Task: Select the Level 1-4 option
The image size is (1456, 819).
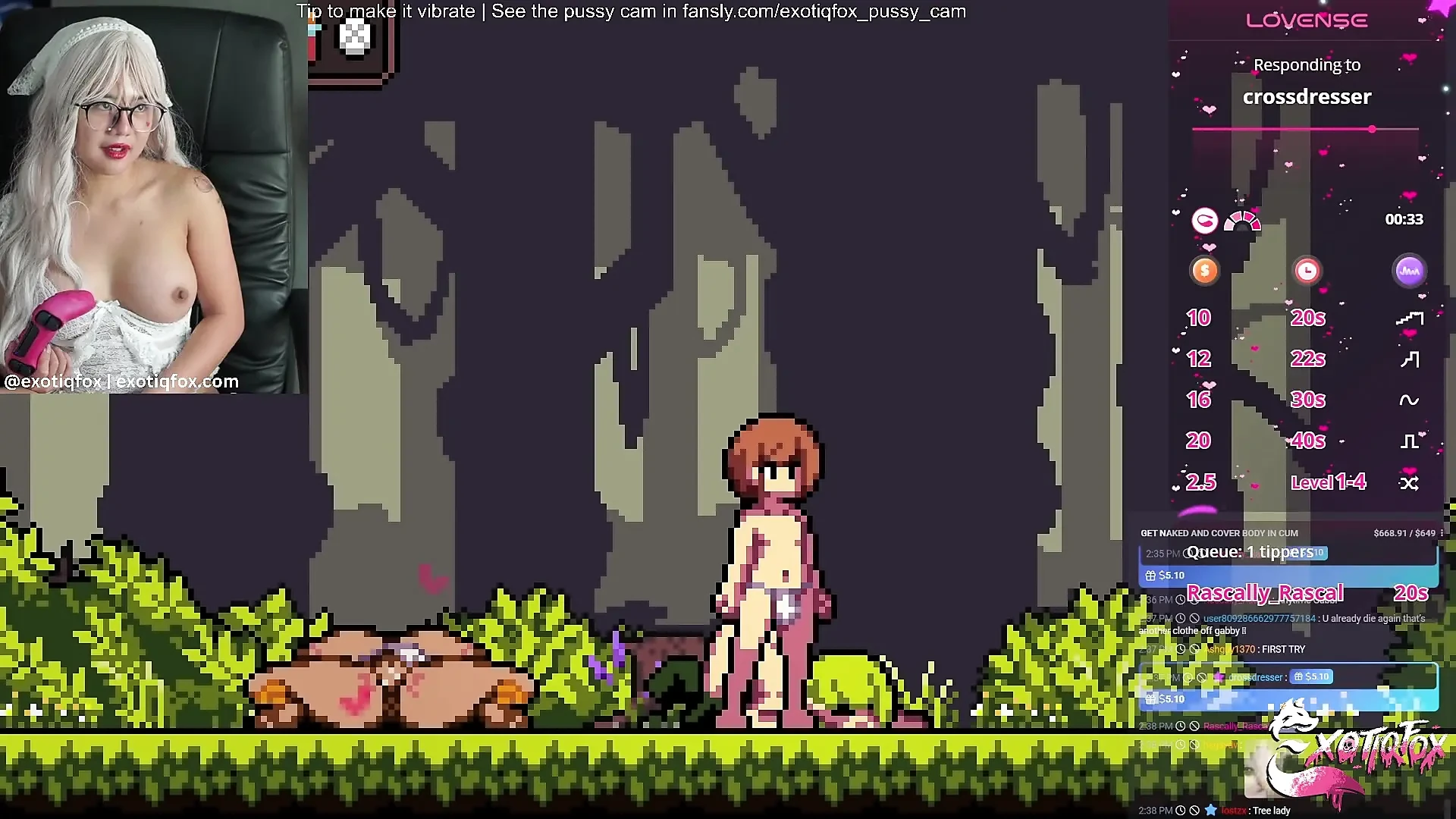Action: [1329, 482]
